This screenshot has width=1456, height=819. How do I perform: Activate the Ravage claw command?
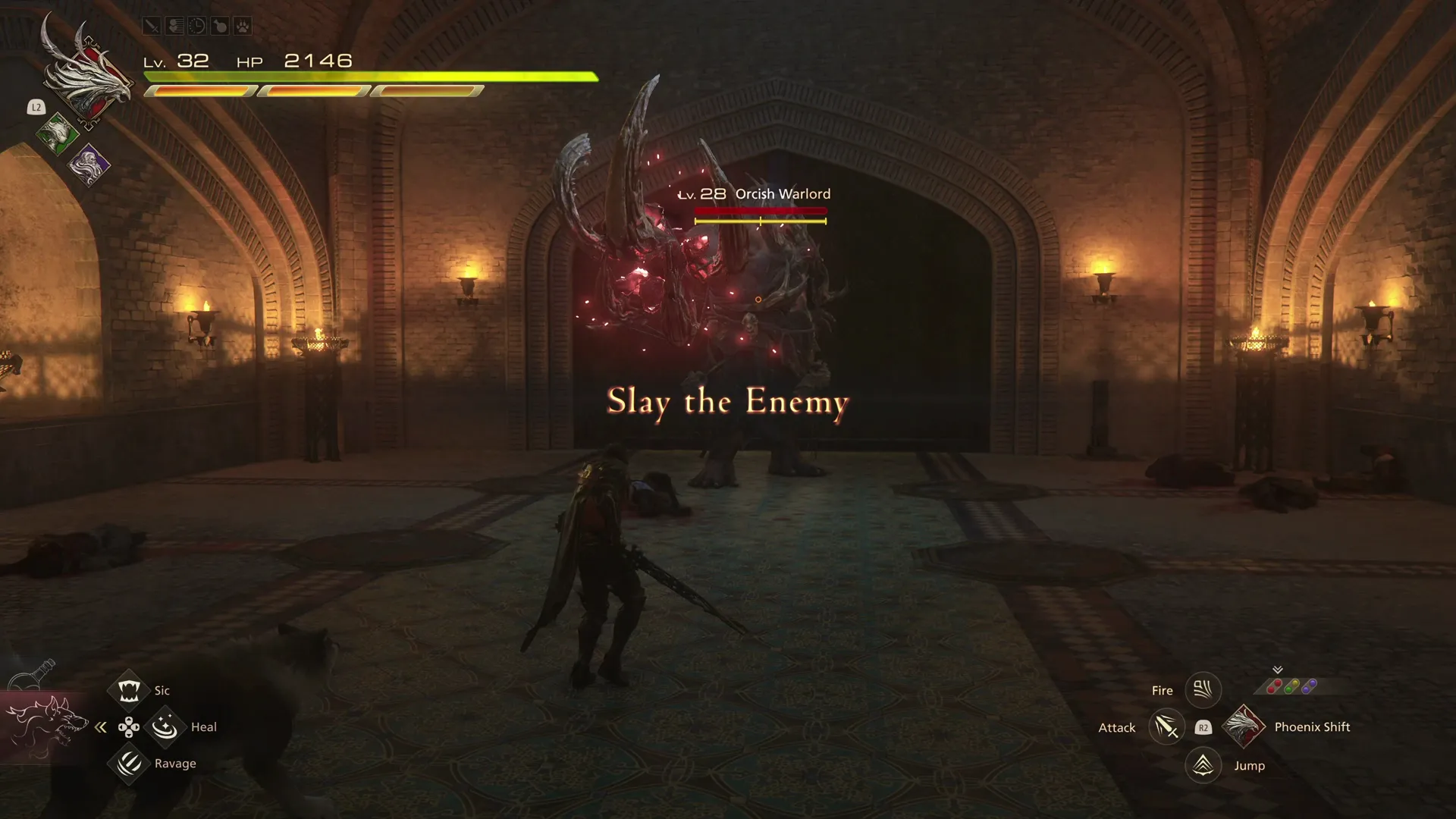129,764
